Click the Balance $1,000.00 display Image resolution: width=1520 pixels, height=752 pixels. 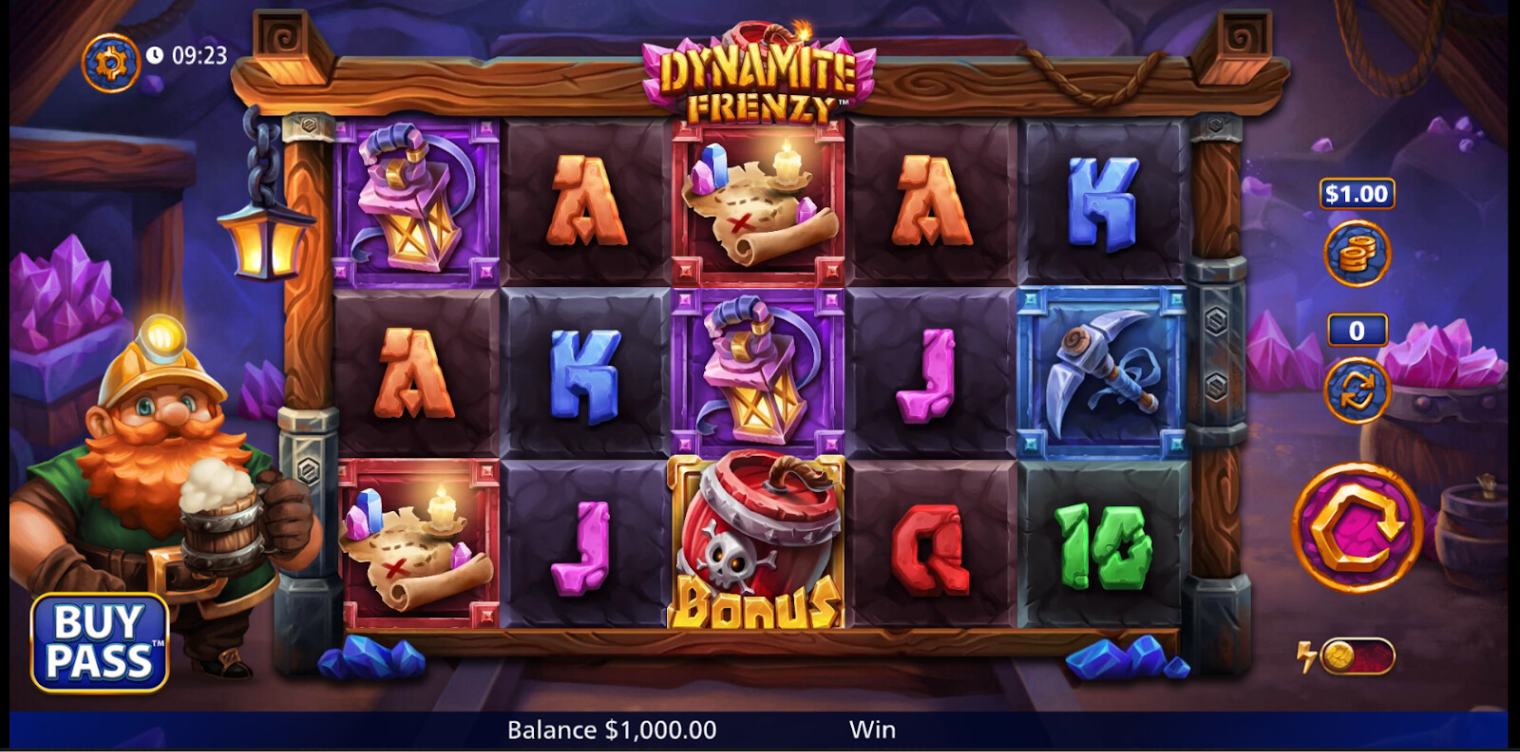610,730
